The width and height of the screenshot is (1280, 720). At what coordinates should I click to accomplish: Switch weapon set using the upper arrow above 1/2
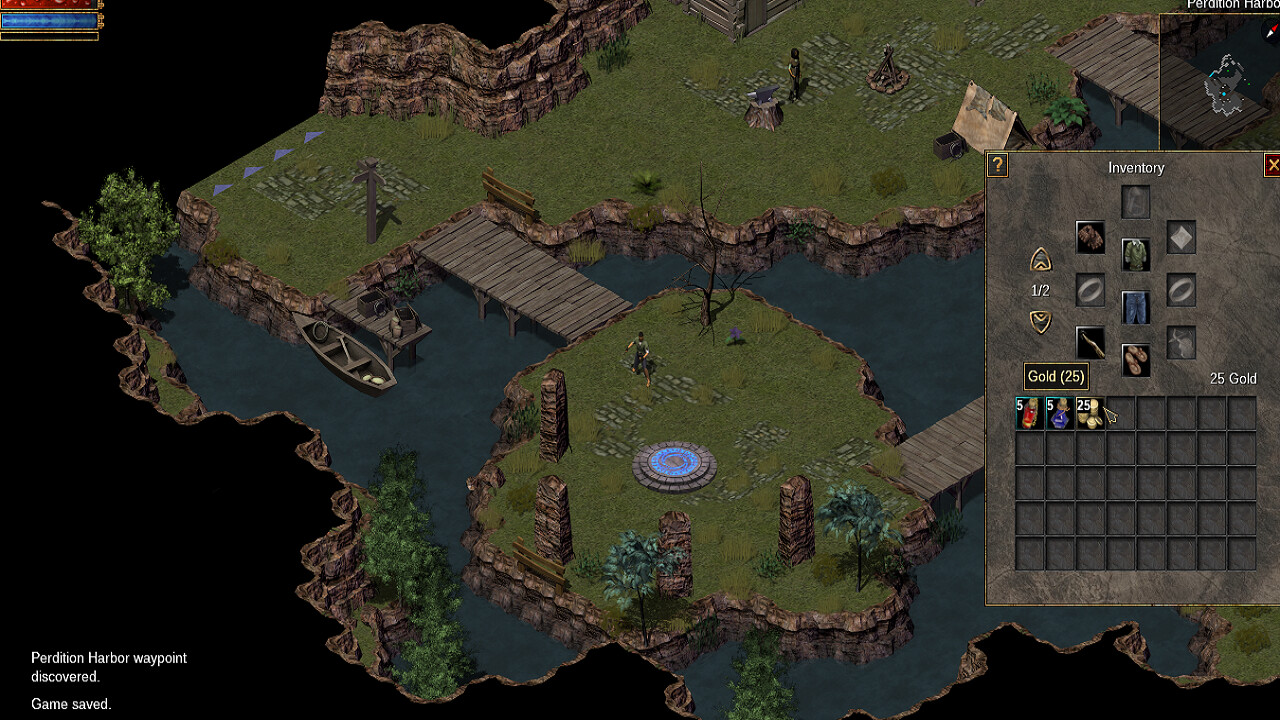[1040, 258]
